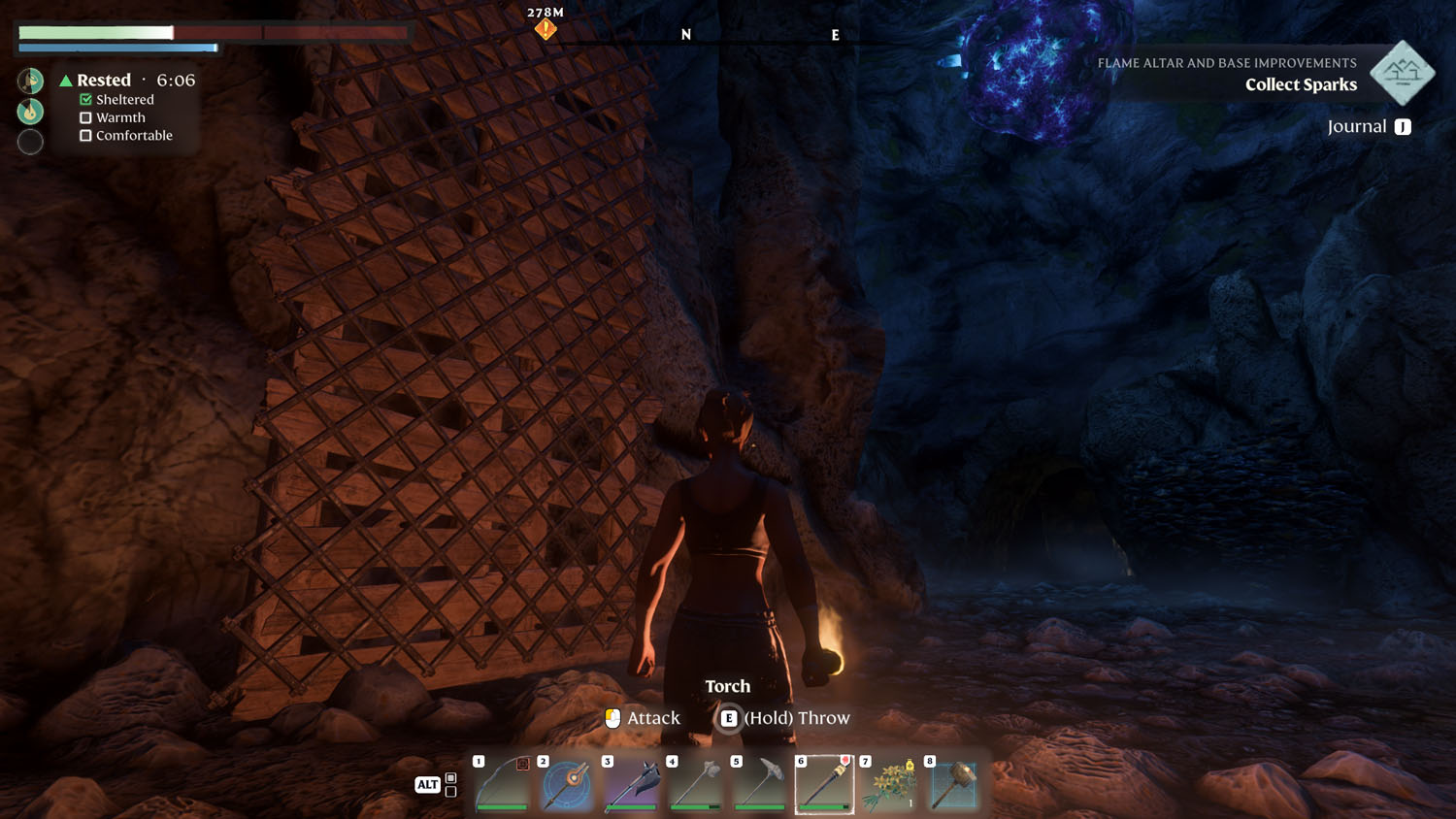Click the Collect Sparks quest objective
This screenshot has height=819, width=1456.
click(1301, 84)
